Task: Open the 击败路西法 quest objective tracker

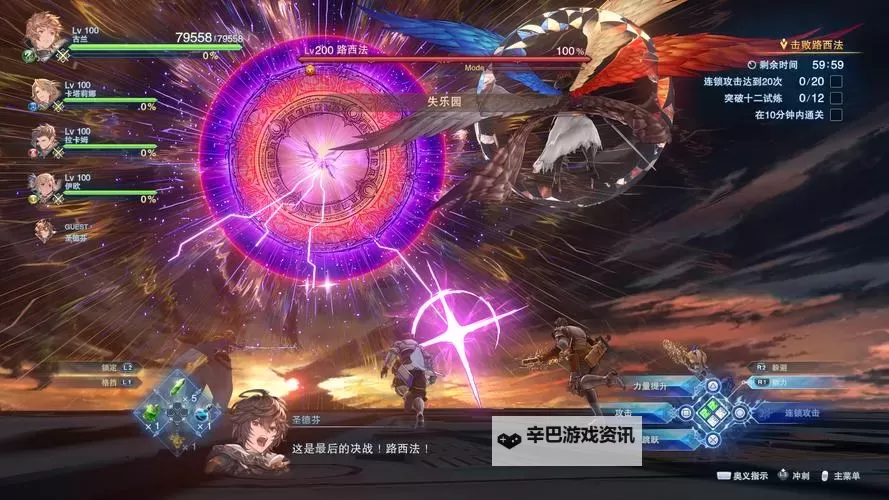Action: tap(814, 45)
